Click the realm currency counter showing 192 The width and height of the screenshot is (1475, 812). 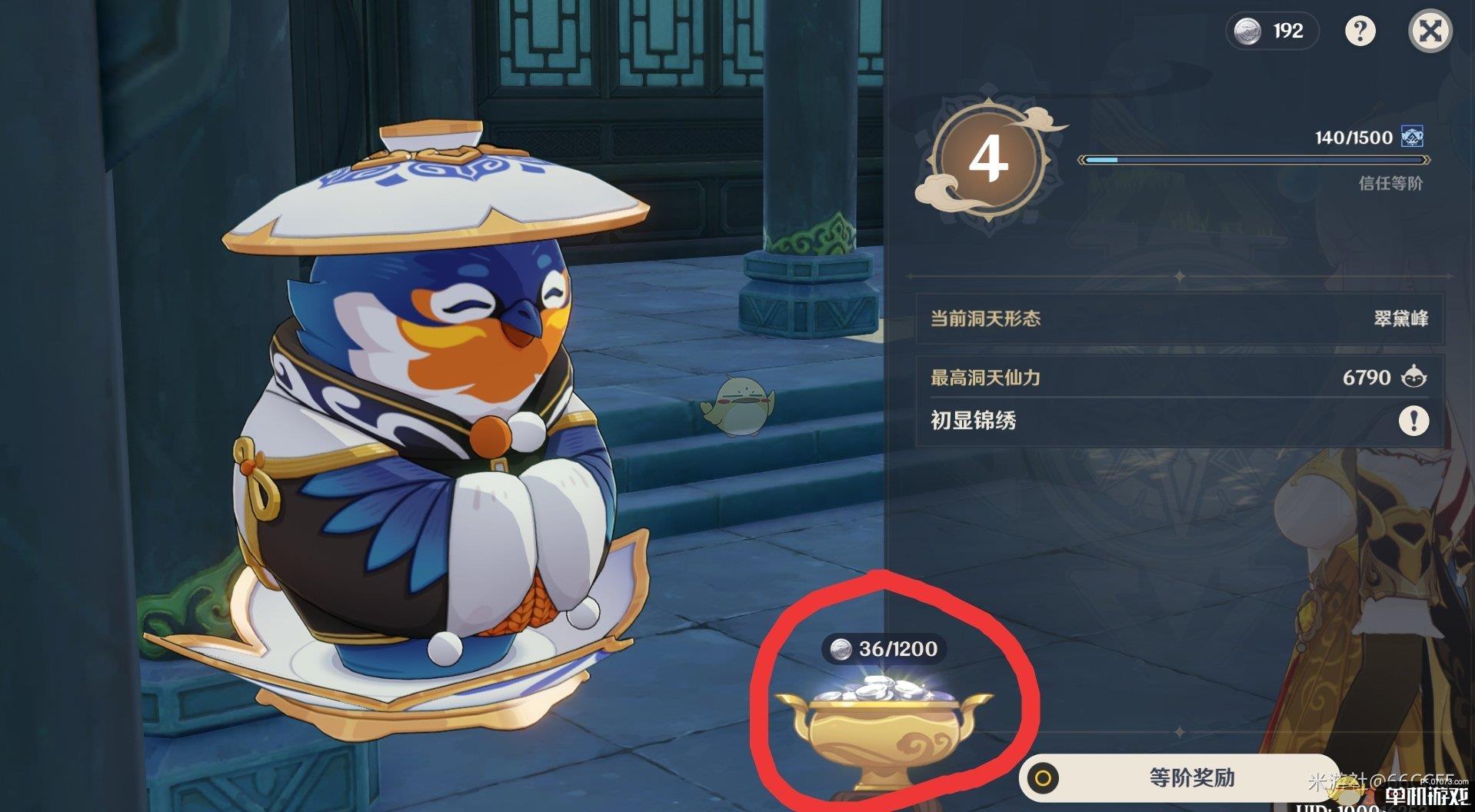pyautogui.click(x=1271, y=31)
